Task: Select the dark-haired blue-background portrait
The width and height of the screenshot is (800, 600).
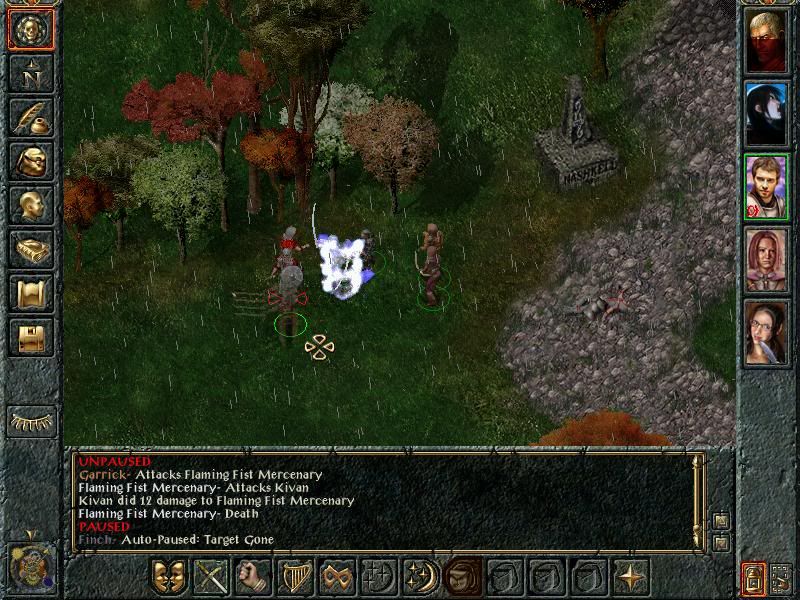Action: 767,115
